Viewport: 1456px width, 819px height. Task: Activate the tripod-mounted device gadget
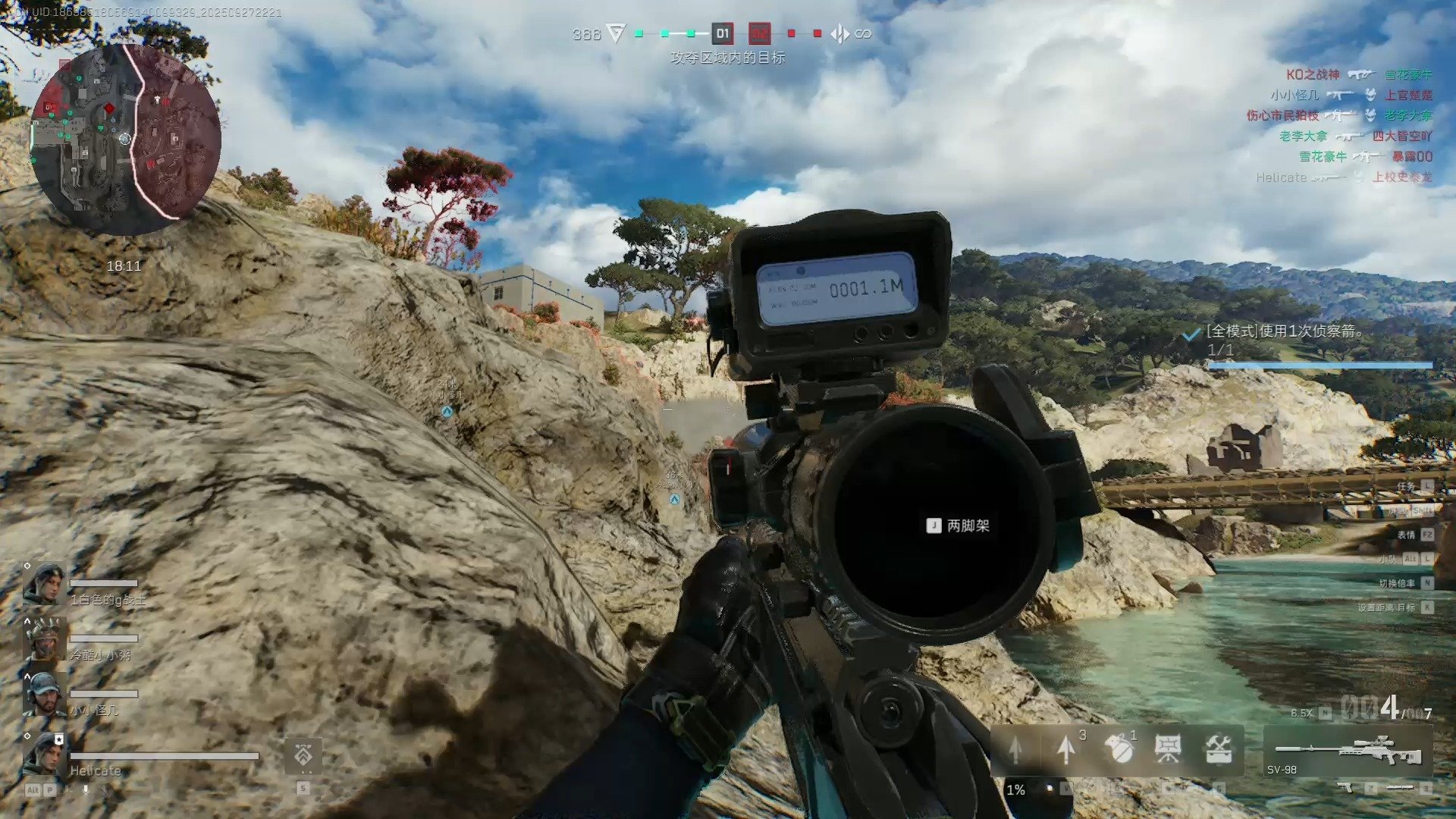(1168, 749)
